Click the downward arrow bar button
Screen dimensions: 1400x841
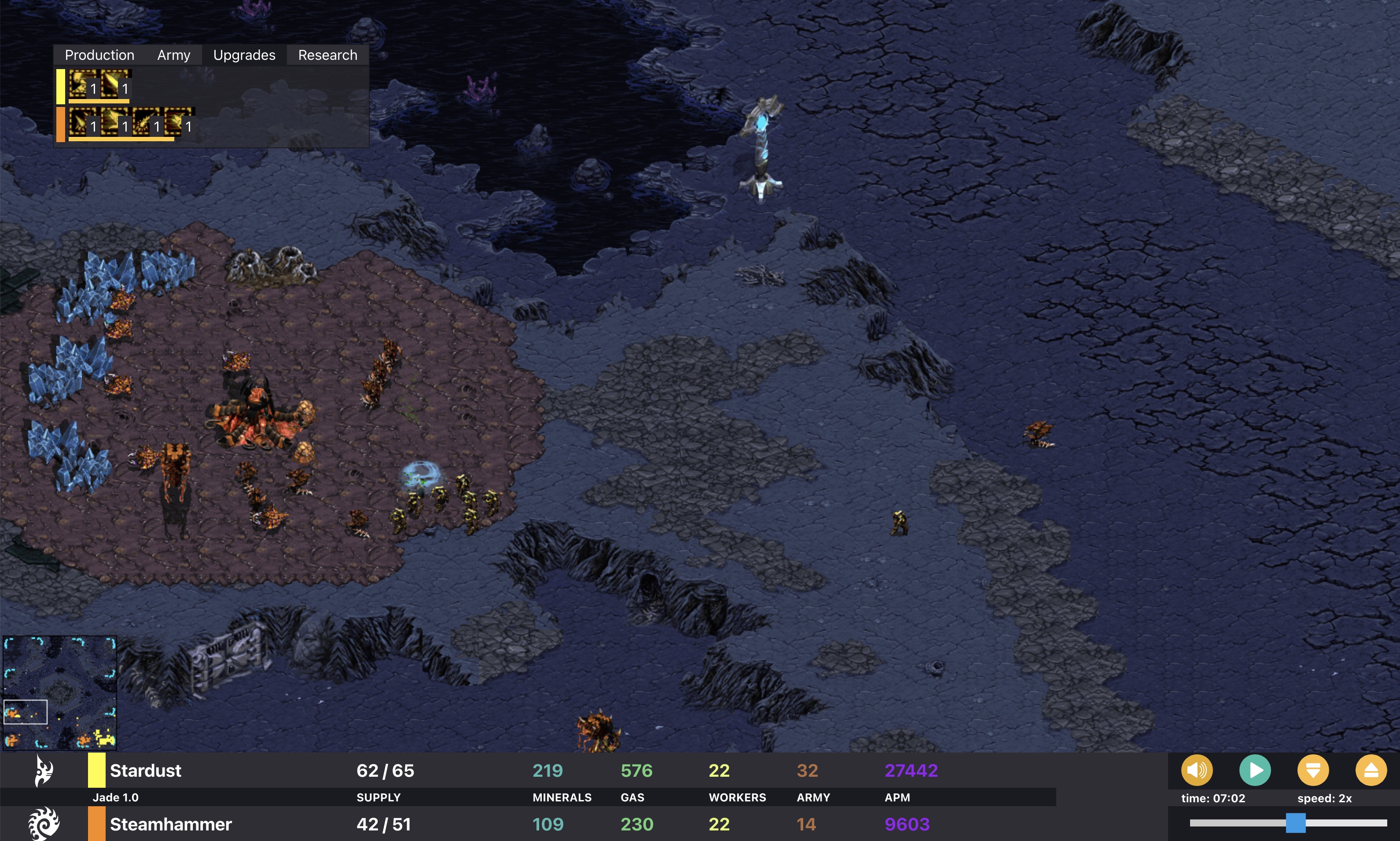coord(1313,770)
